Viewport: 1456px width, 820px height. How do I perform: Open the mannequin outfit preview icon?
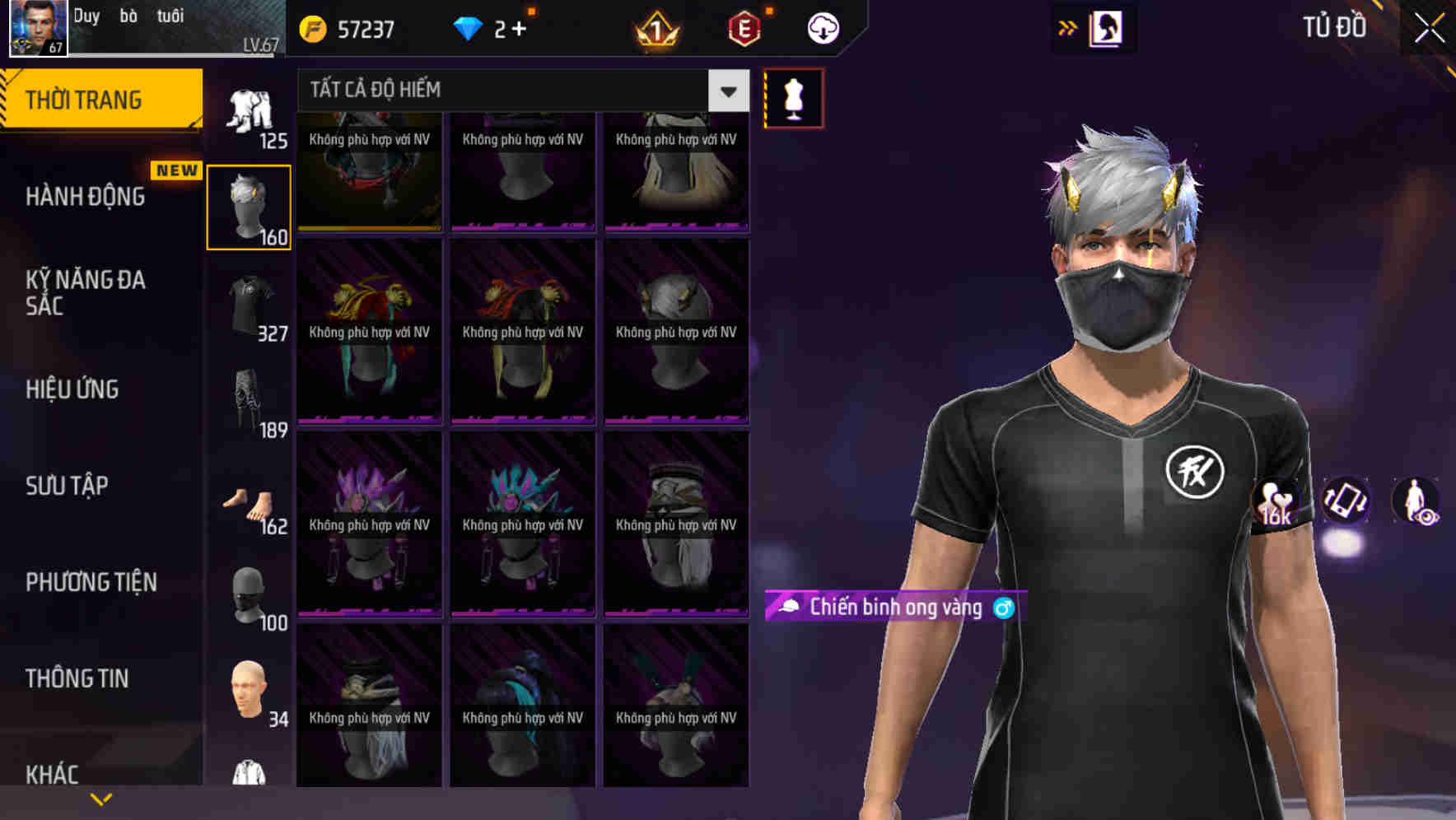pos(792,97)
